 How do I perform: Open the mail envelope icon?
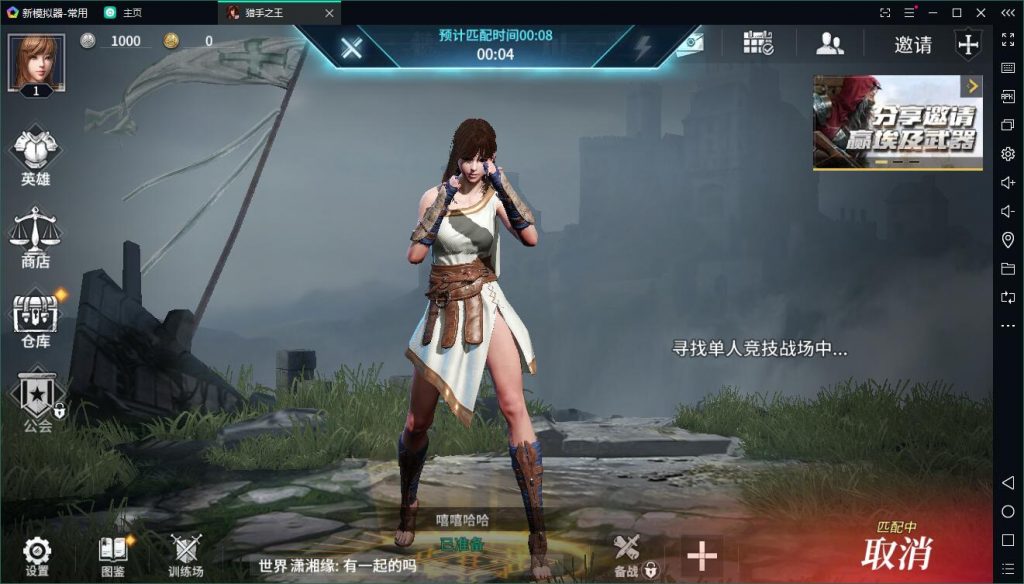tap(689, 46)
